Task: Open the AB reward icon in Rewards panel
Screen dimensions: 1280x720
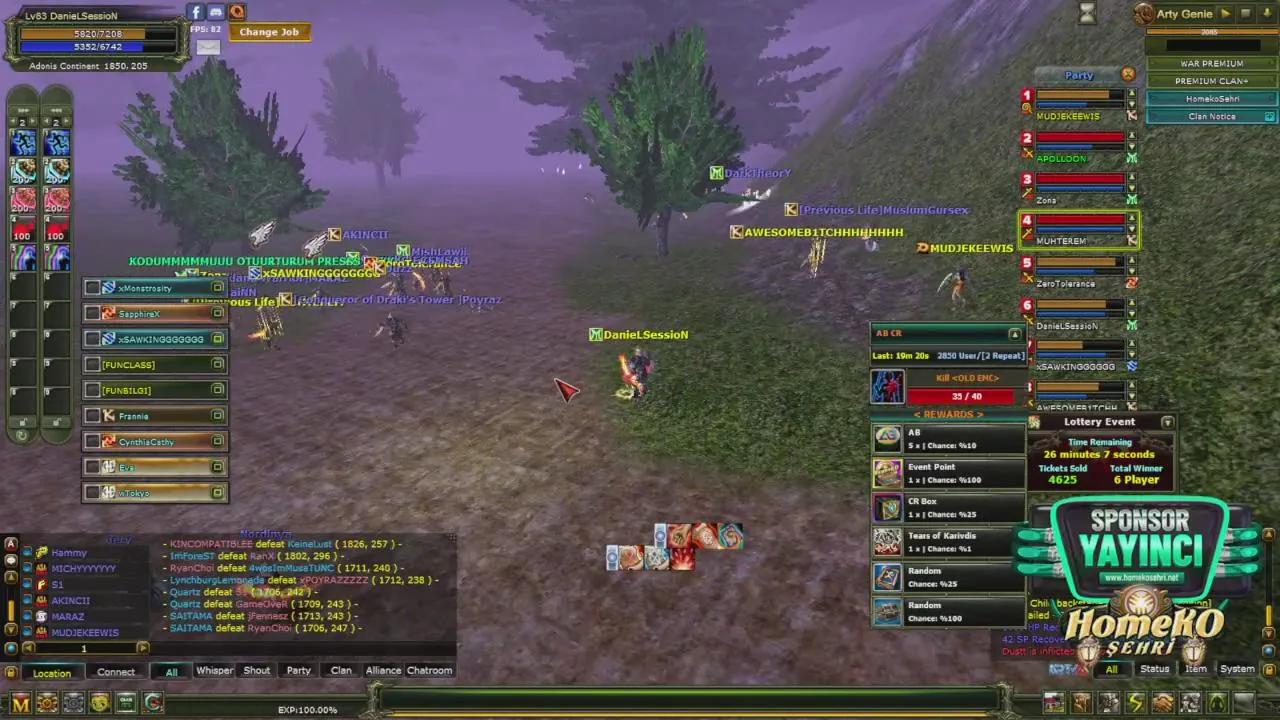Action: pos(889,438)
